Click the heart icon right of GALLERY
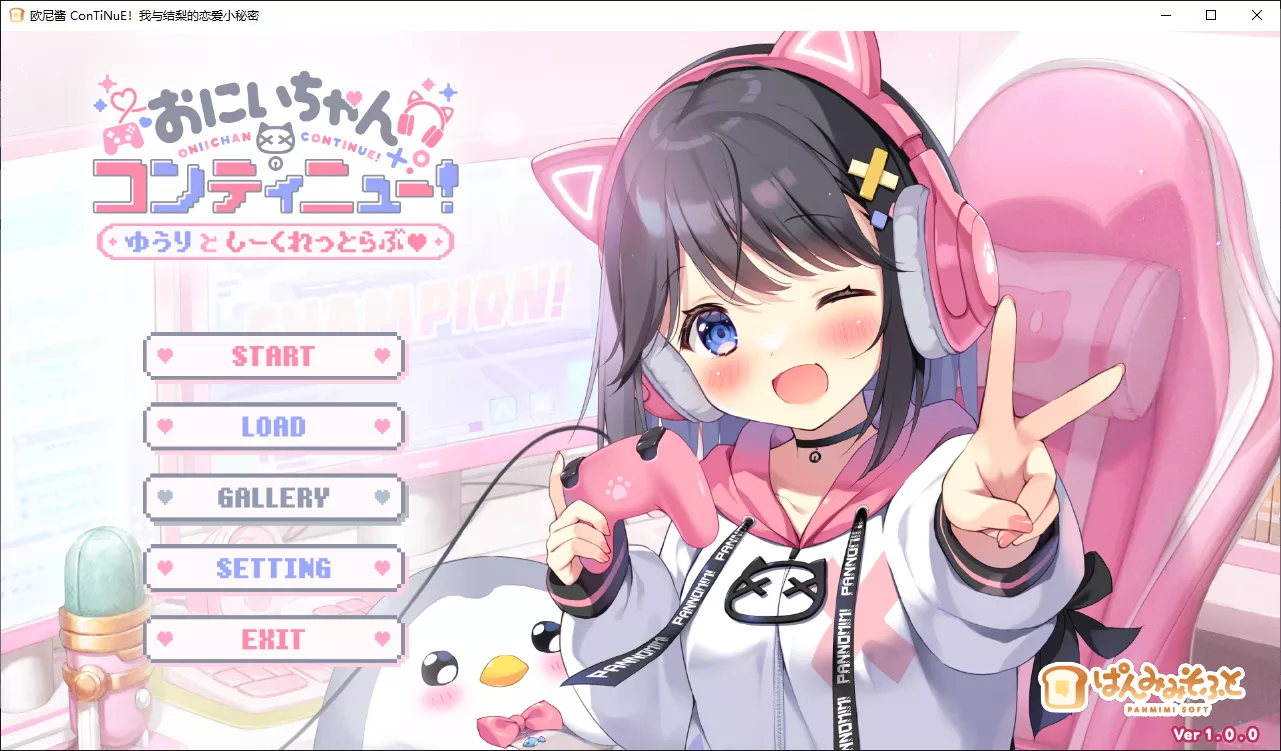 382,497
